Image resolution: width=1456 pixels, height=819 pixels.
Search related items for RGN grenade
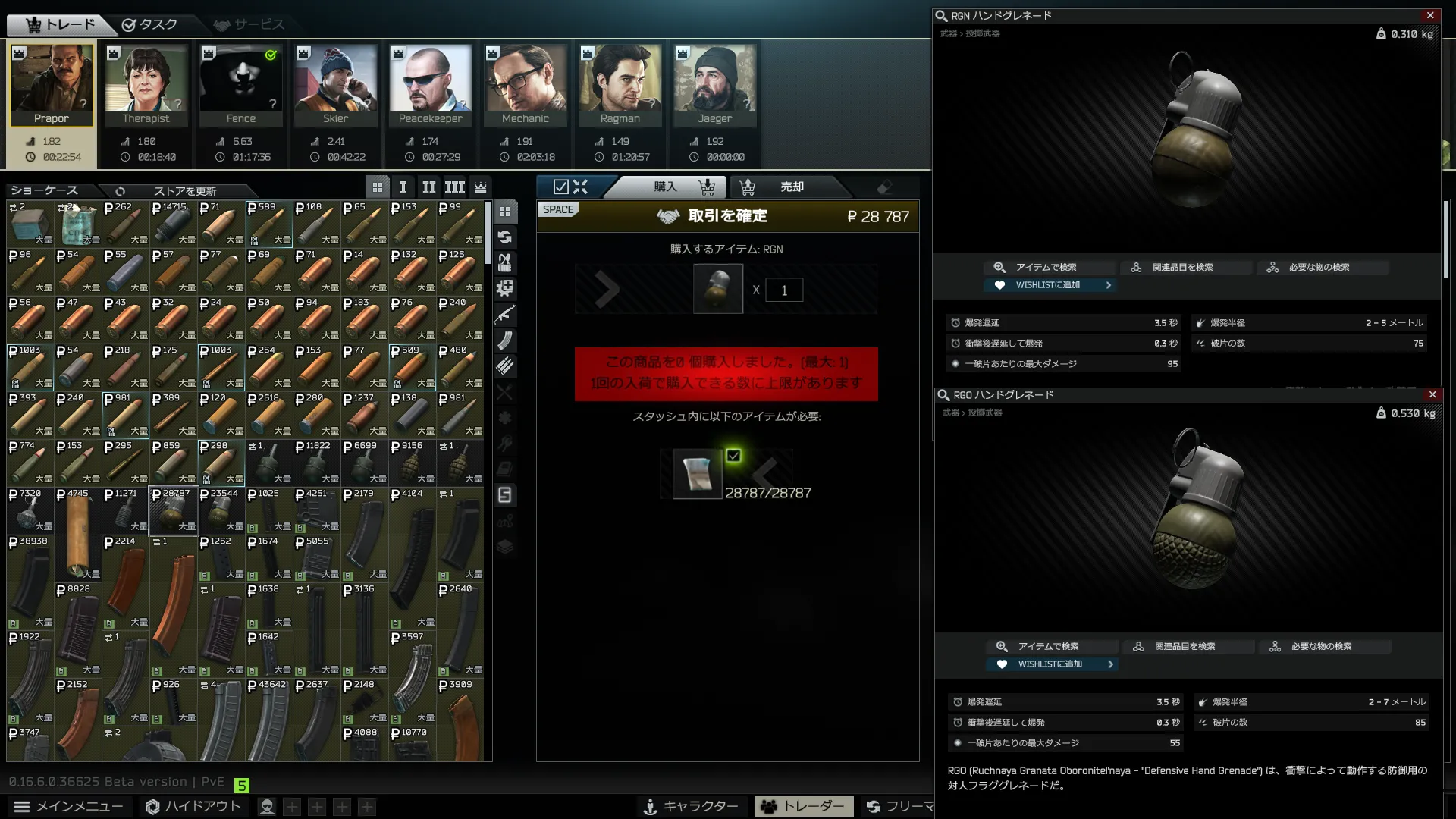(x=1181, y=267)
